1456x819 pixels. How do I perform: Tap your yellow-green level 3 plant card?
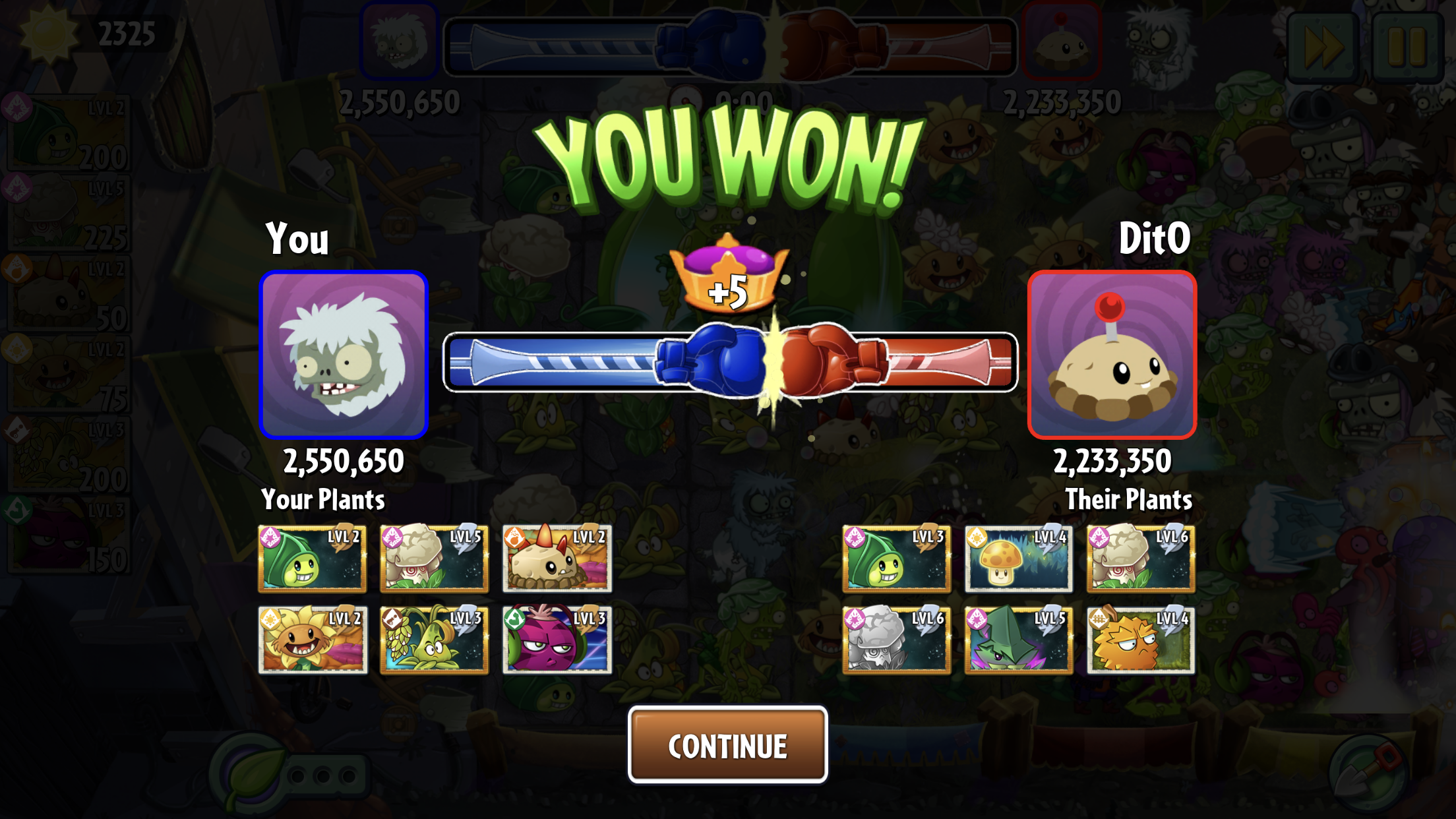pyautogui.click(x=435, y=640)
